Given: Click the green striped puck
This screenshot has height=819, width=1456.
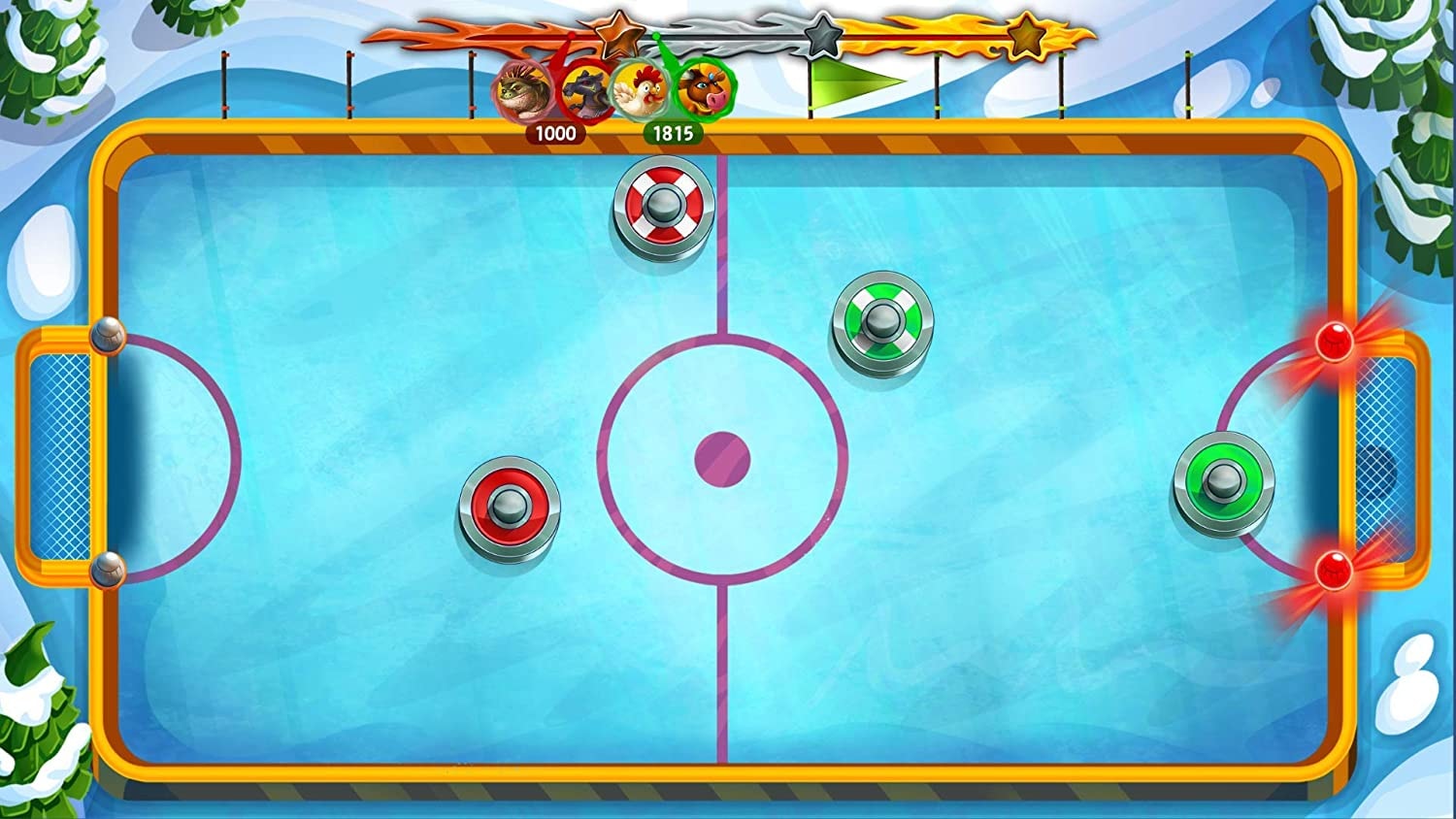Looking at the screenshot, I should point(882,318).
